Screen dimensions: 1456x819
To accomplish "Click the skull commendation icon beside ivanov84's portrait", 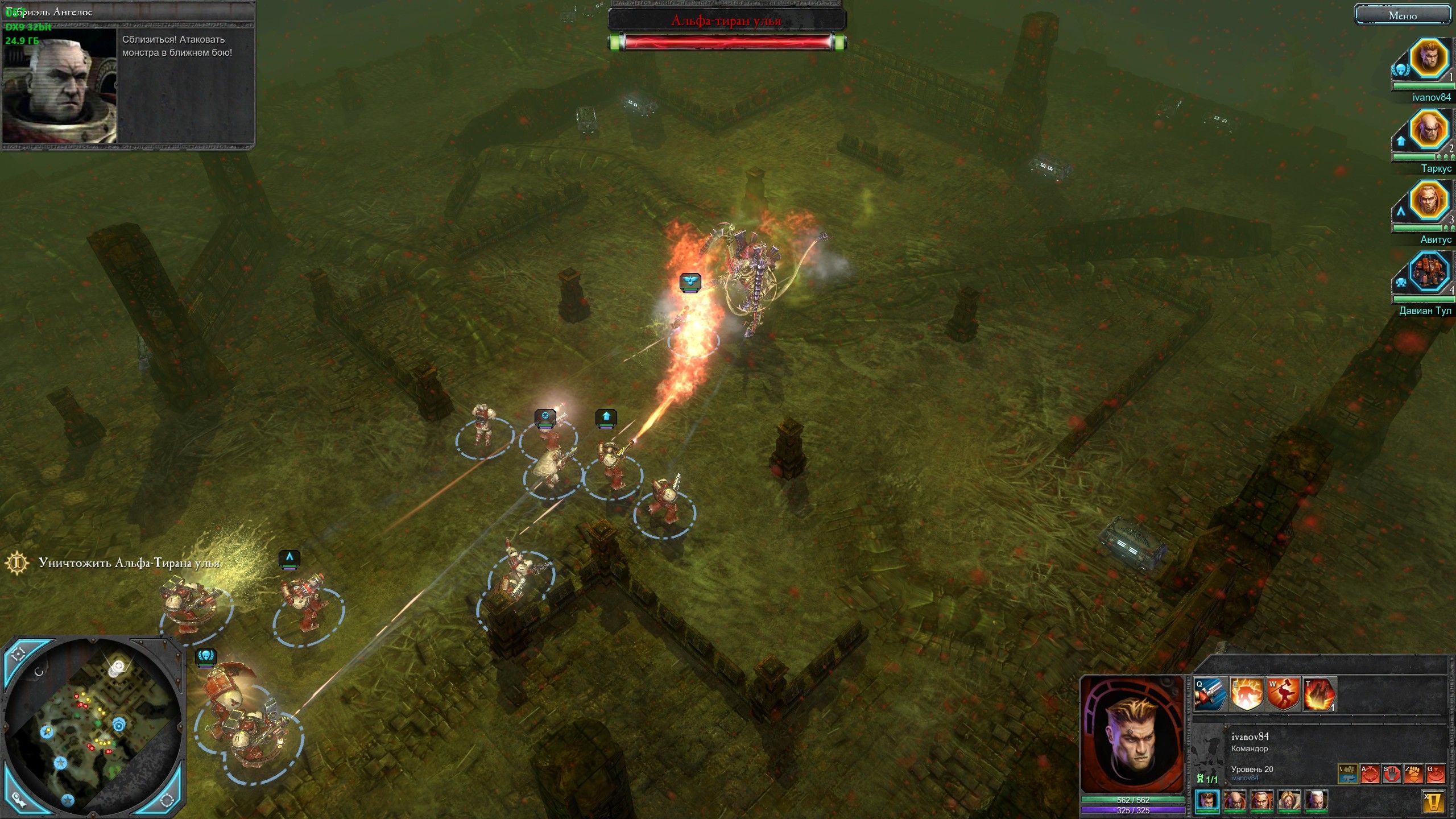I will click(x=1401, y=71).
